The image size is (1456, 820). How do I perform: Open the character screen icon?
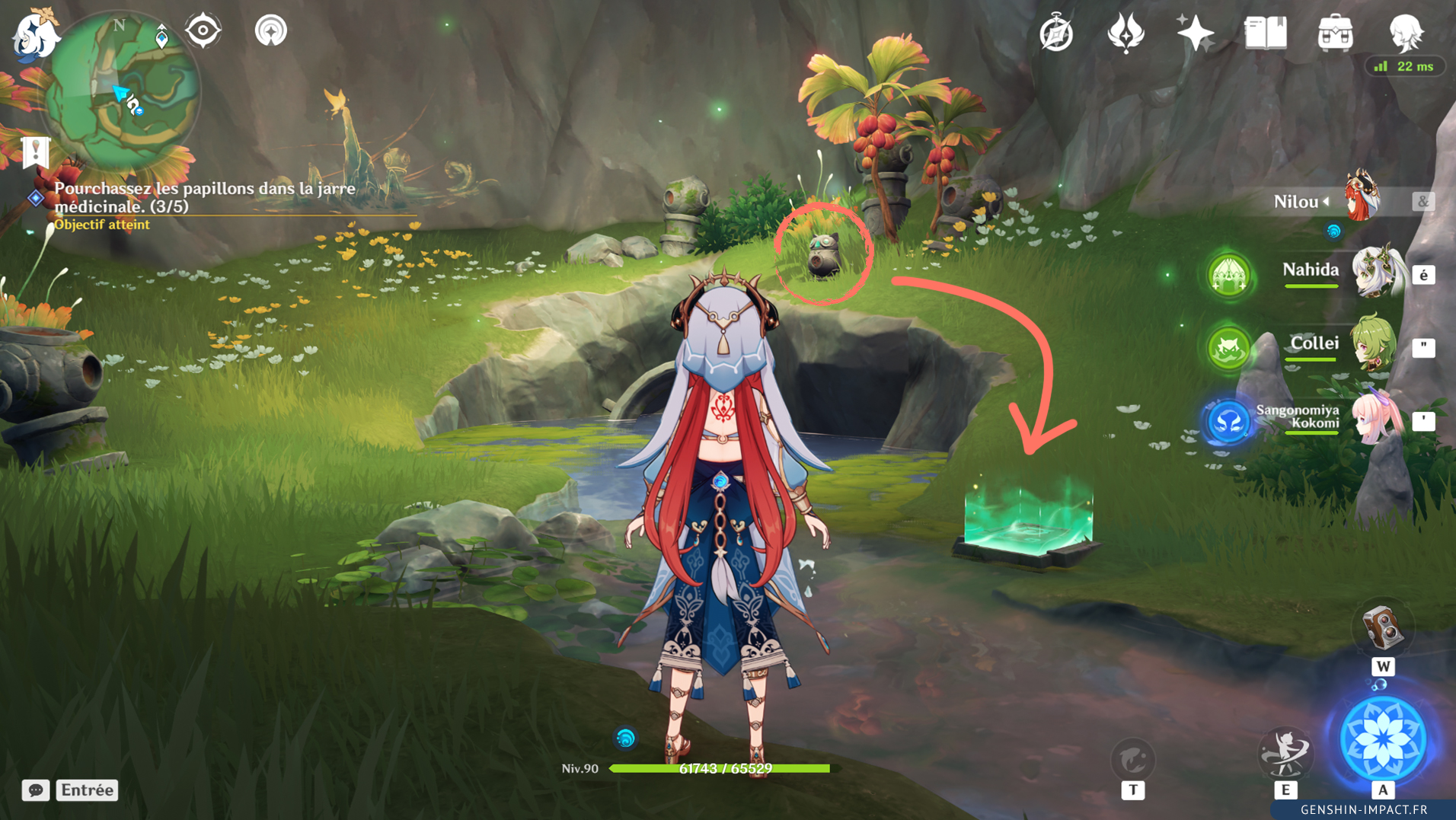point(1405,34)
